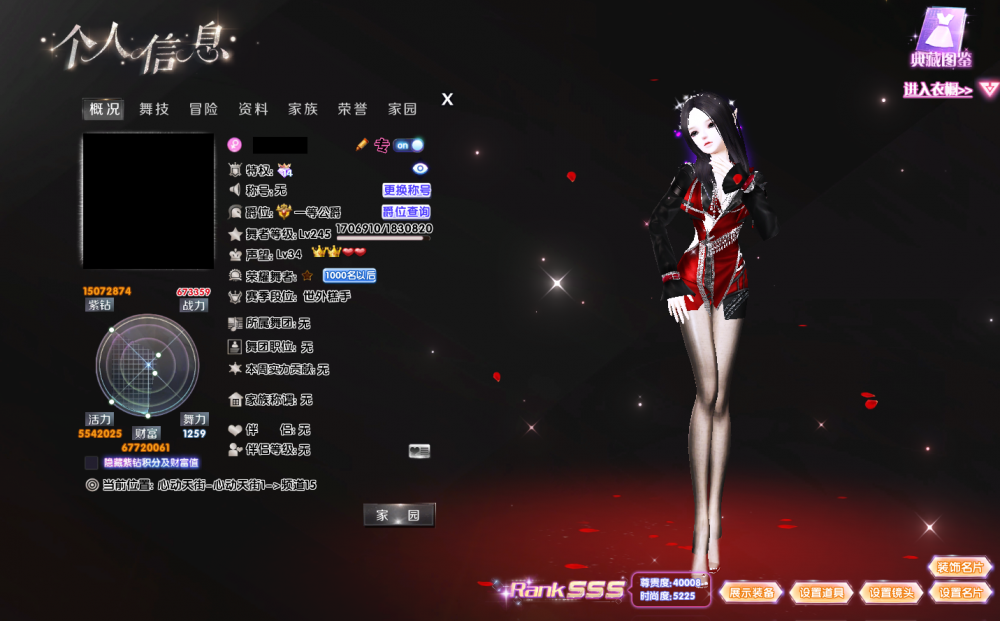Image resolution: width=1000 pixels, height=621 pixels.
Task: Open 爵位查询 lookup
Action: coord(406,212)
